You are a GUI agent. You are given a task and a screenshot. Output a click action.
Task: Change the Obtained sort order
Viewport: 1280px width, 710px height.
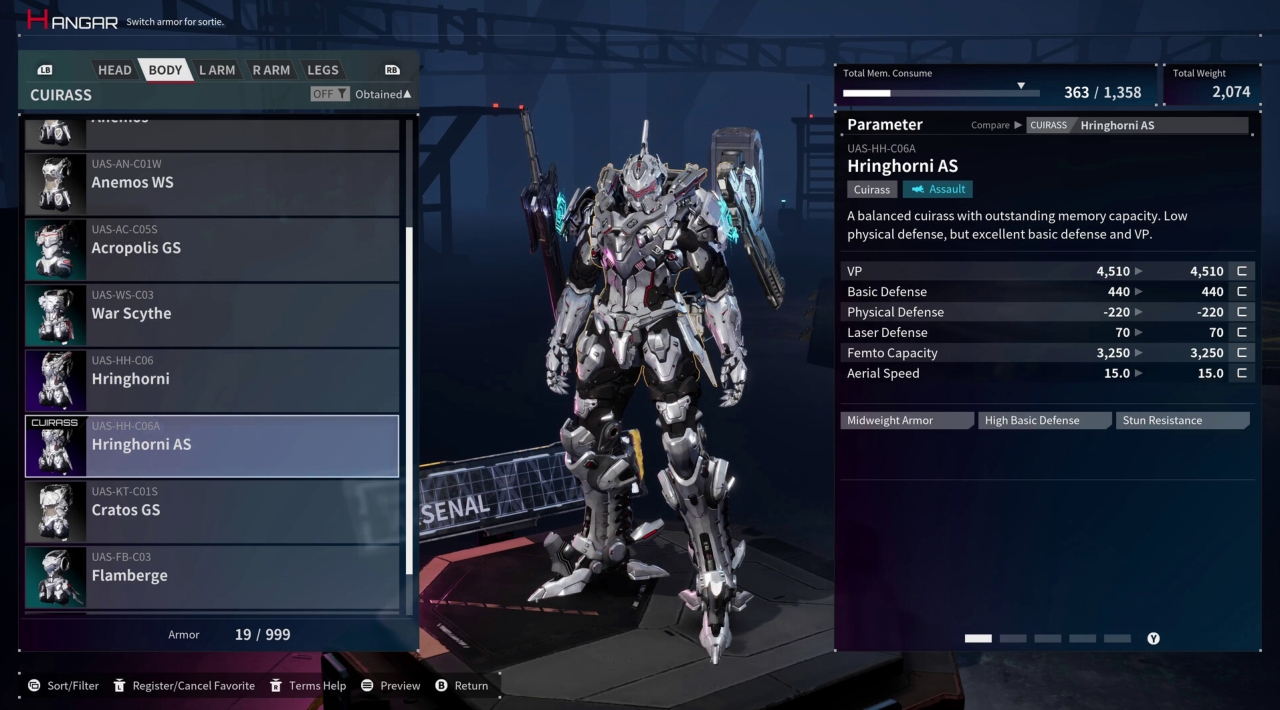tap(383, 94)
